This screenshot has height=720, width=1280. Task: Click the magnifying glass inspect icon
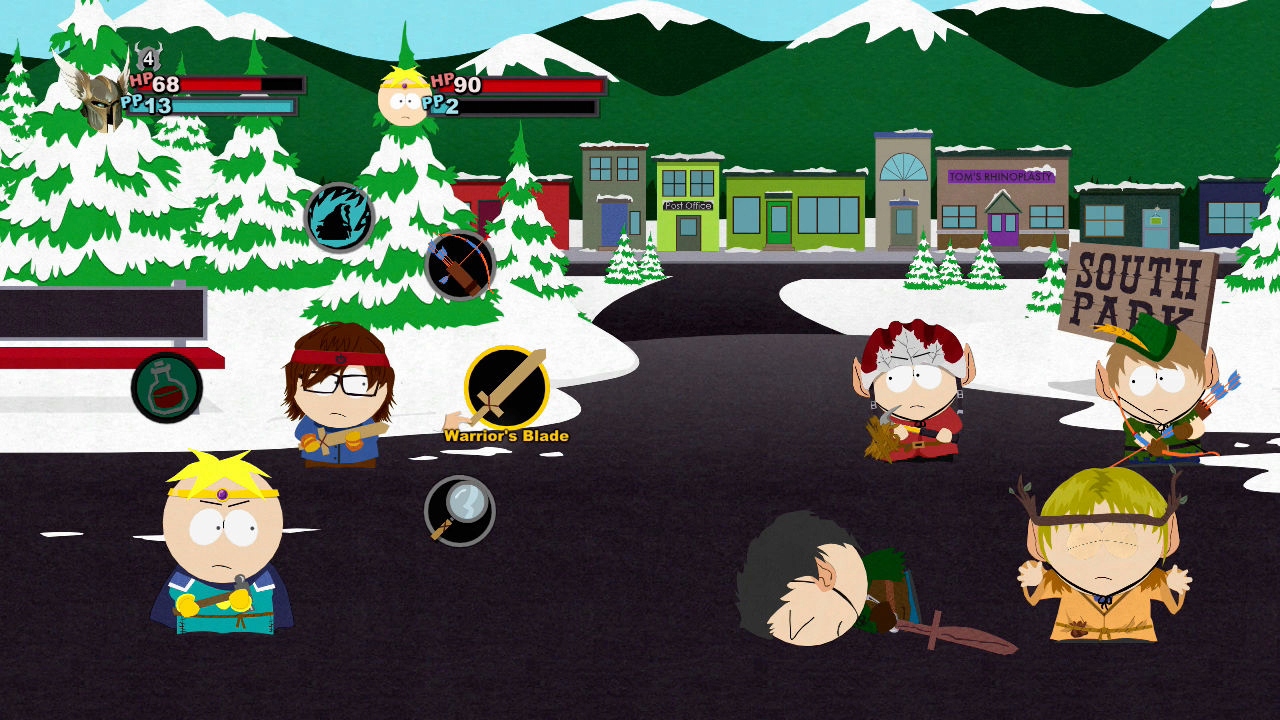click(458, 510)
